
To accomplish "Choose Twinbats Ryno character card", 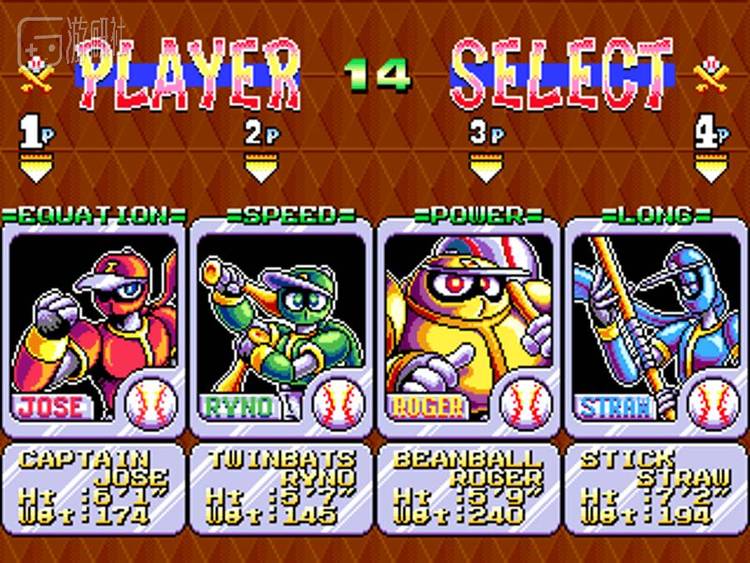I will coord(282,325).
